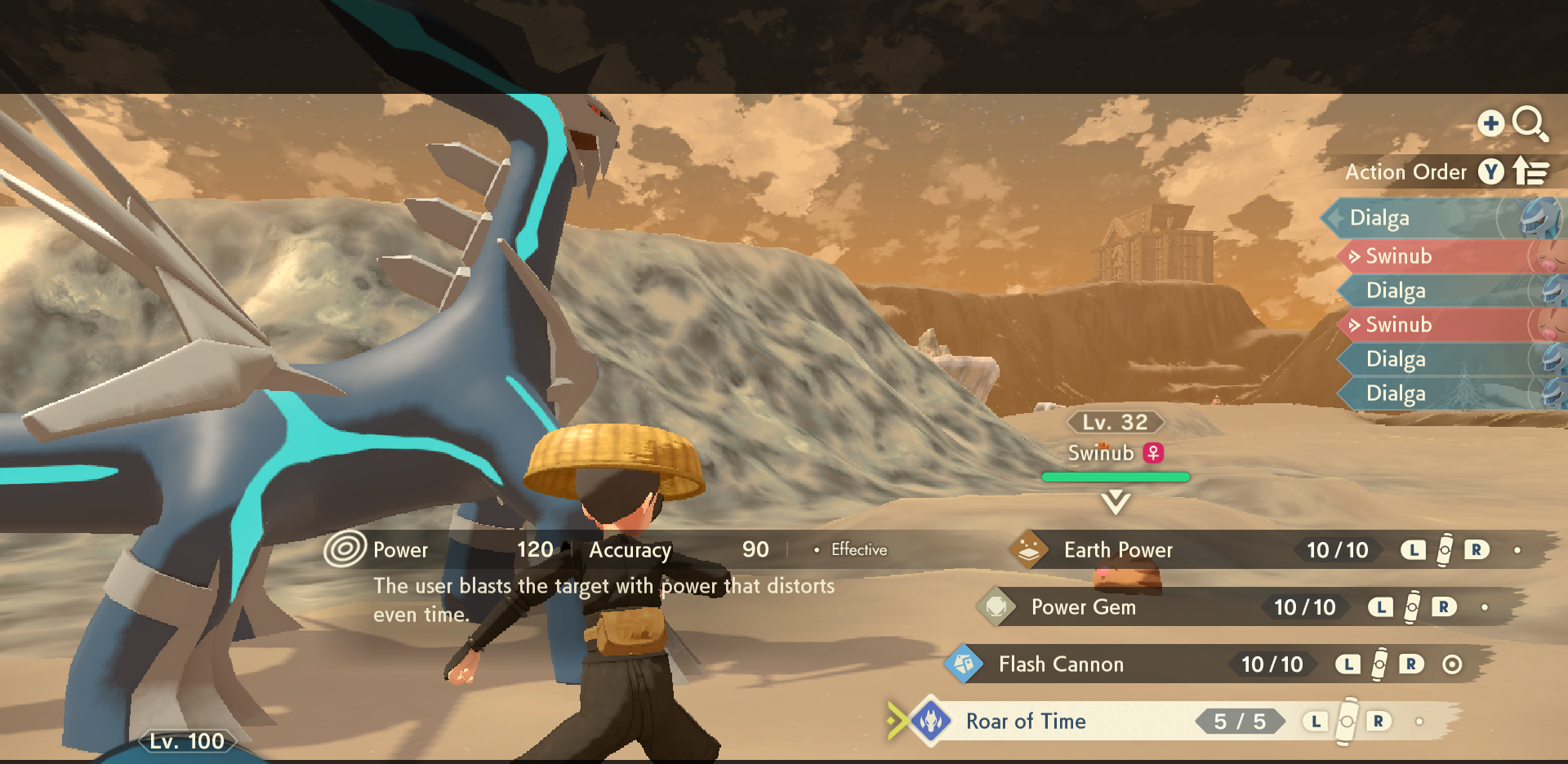
Task: Choose the Power Gem move
Action: 1083,607
